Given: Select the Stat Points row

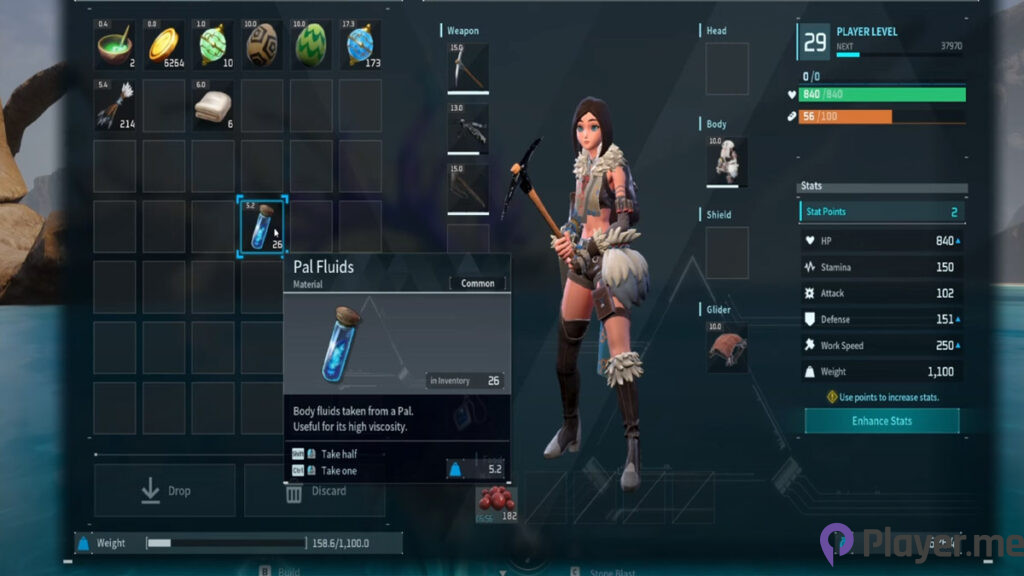Looking at the screenshot, I should pos(882,212).
